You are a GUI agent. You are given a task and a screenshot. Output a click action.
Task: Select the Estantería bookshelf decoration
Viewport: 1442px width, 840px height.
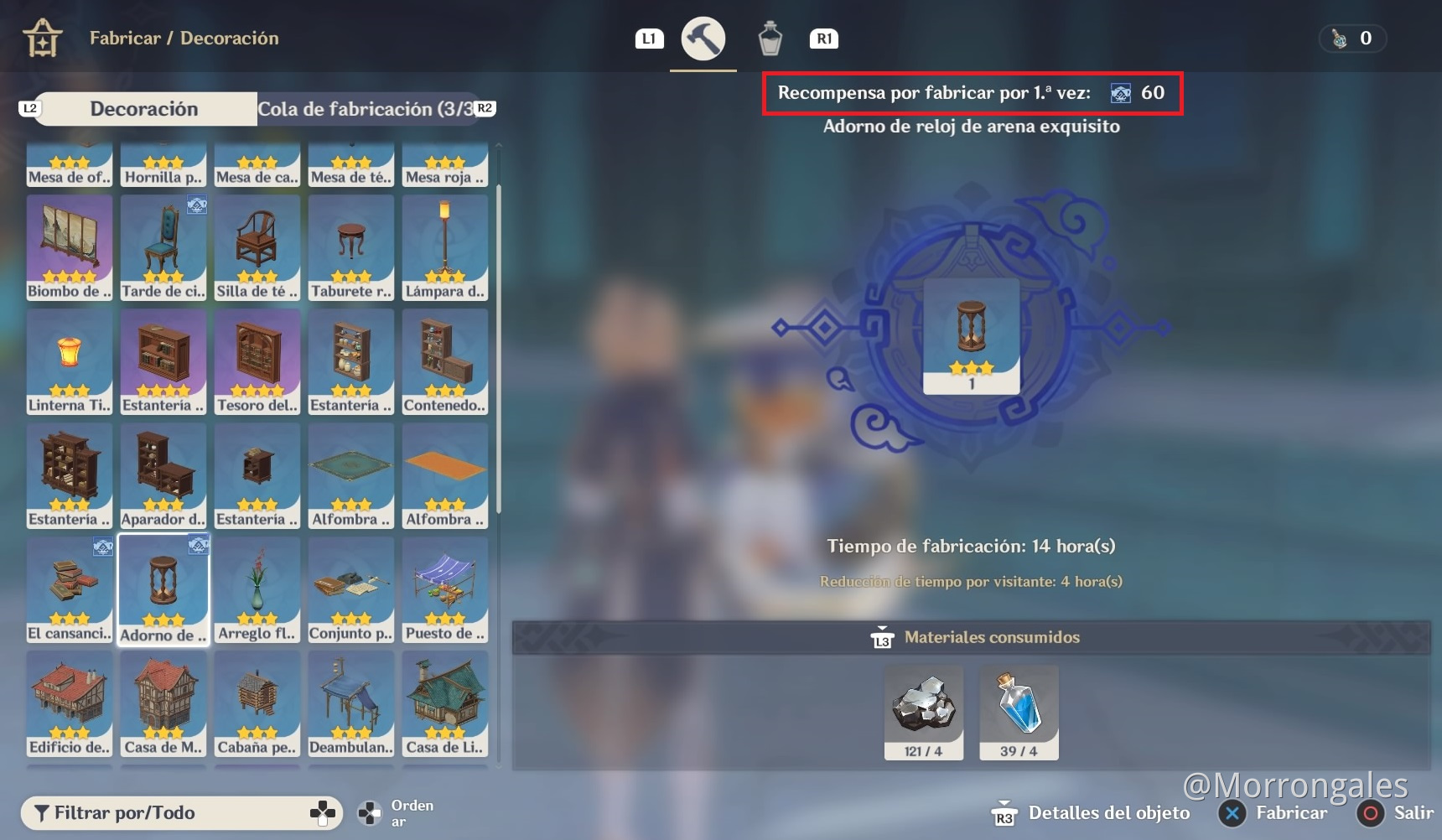[x=163, y=362]
